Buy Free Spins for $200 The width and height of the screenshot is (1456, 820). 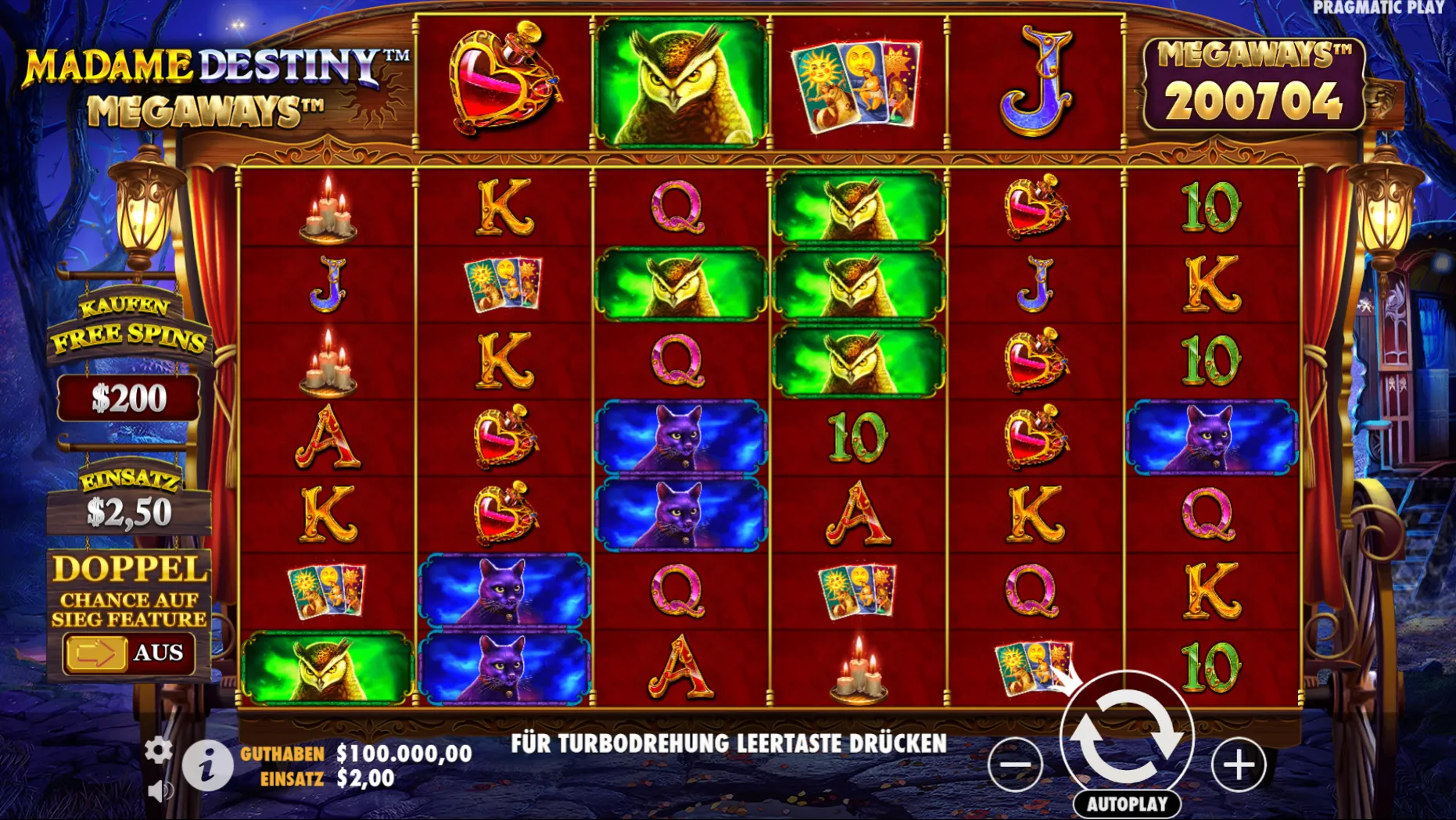point(130,397)
